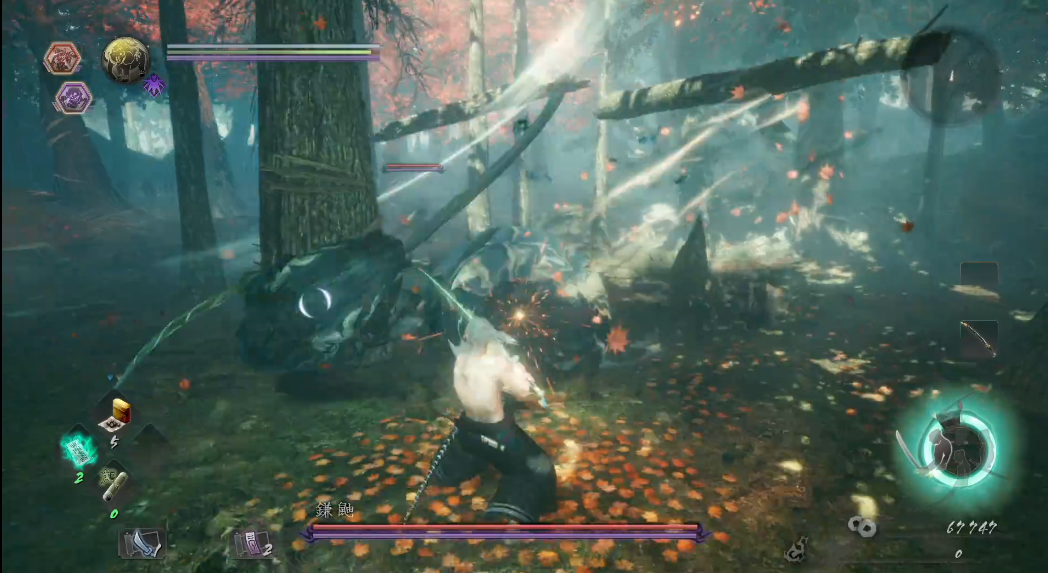Click the golden guardian spirit portrait
1048x573 pixels.
(126, 59)
